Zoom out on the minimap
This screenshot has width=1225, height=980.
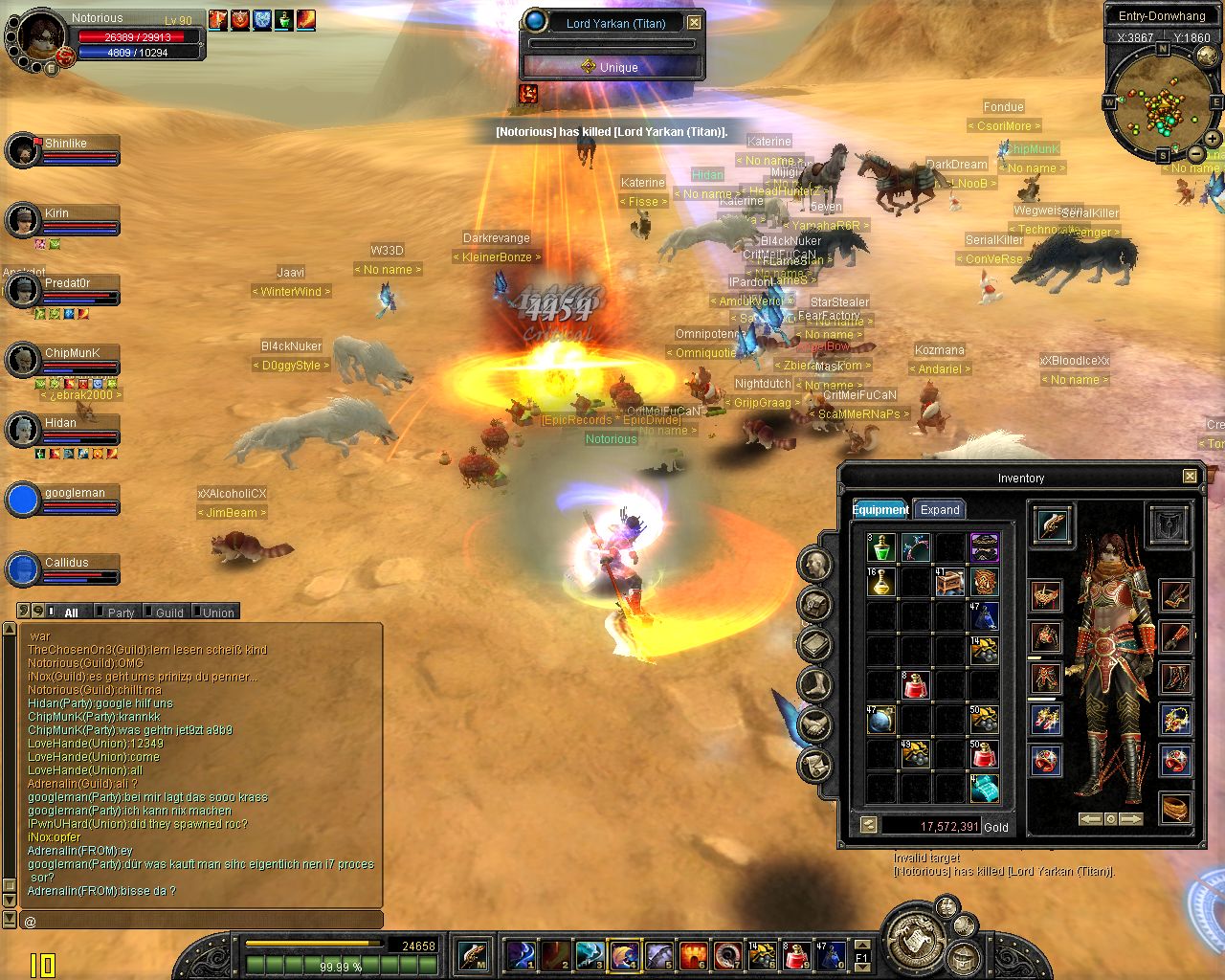[x=1196, y=153]
